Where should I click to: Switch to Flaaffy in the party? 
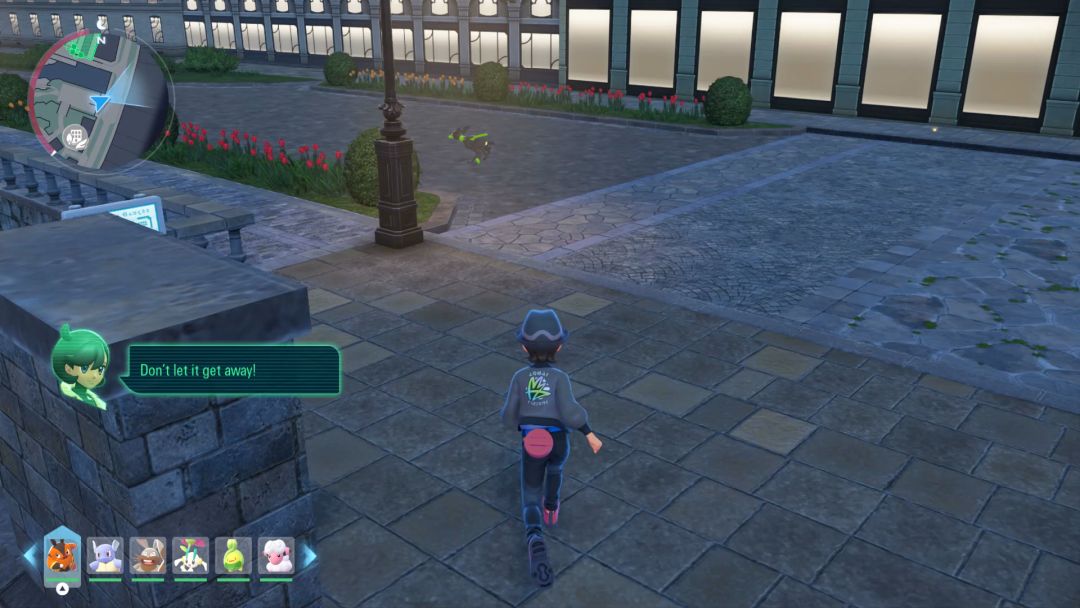pos(276,555)
